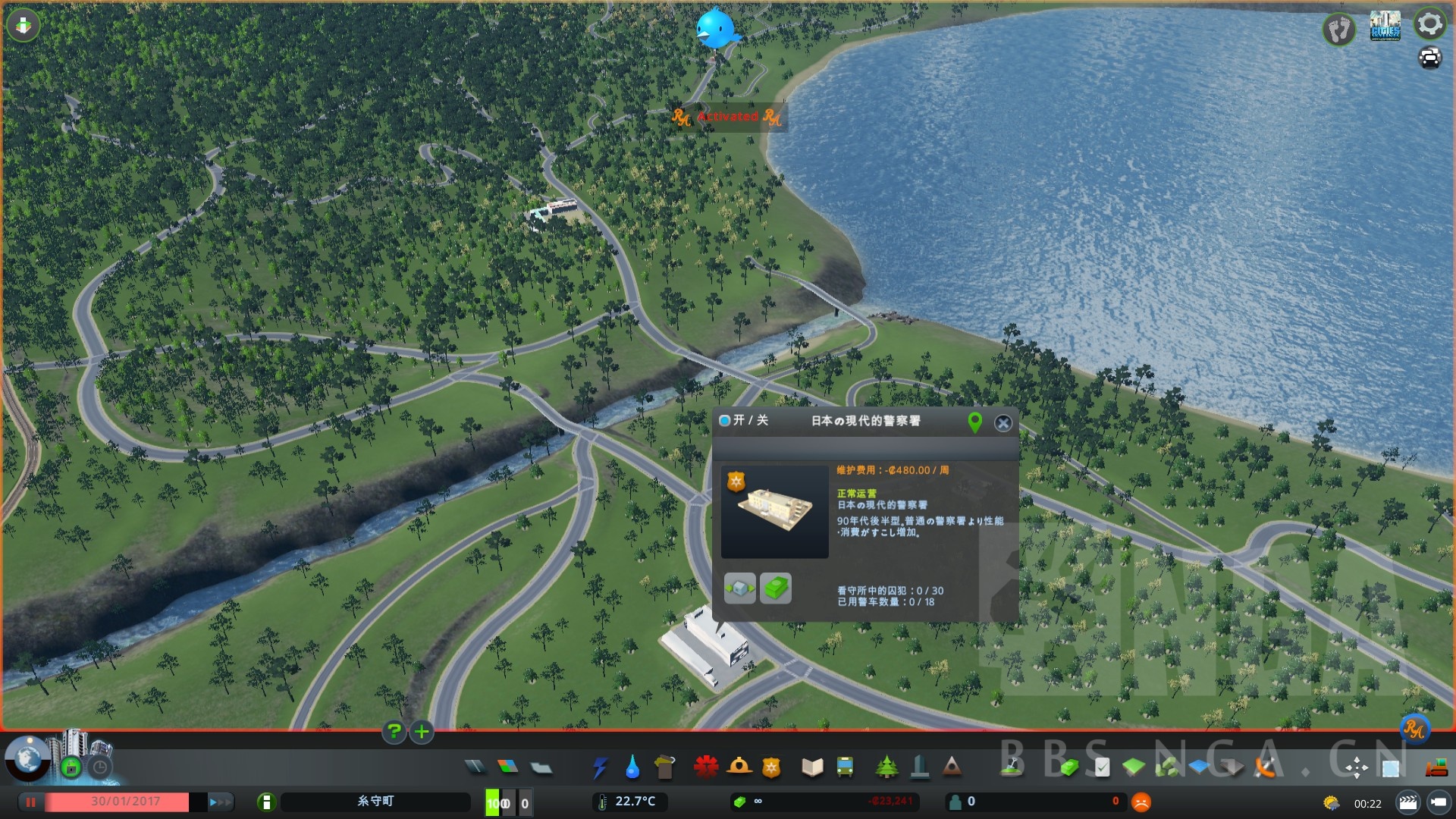Viewport: 1456px width, 819px height.
Task: Open the Healthcare red cross menu
Action: pyautogui.click(x=705, y=767)
